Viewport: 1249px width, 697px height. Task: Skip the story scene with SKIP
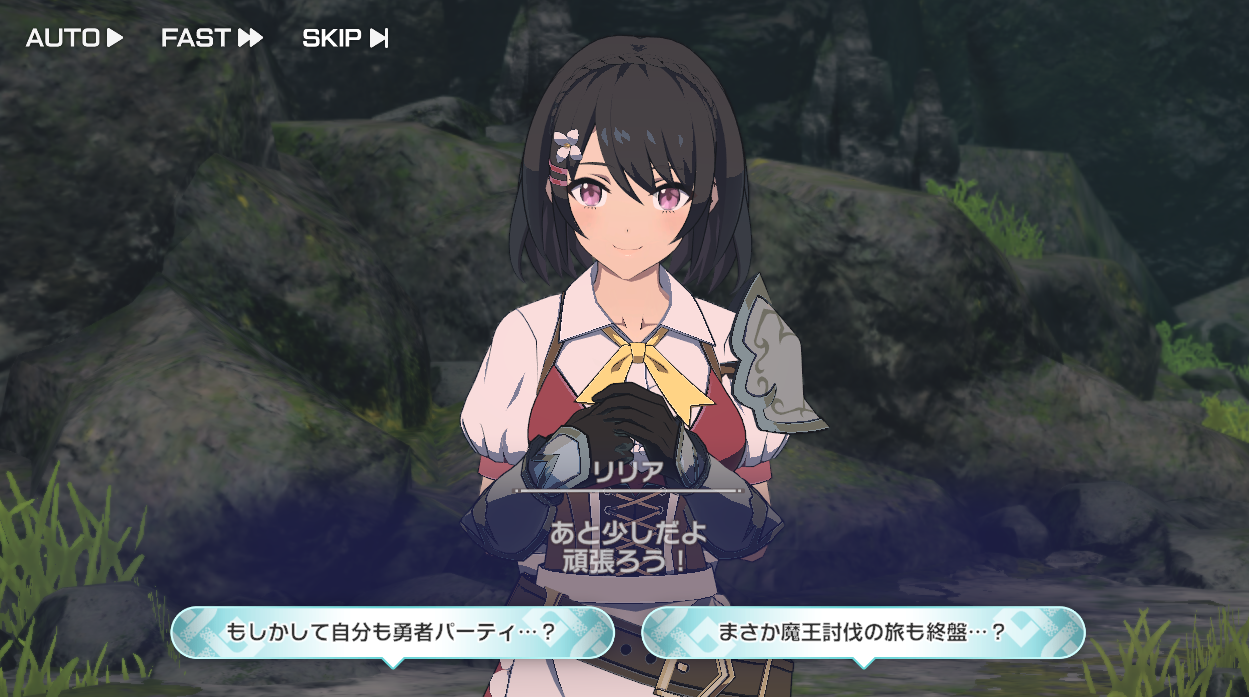345,38
